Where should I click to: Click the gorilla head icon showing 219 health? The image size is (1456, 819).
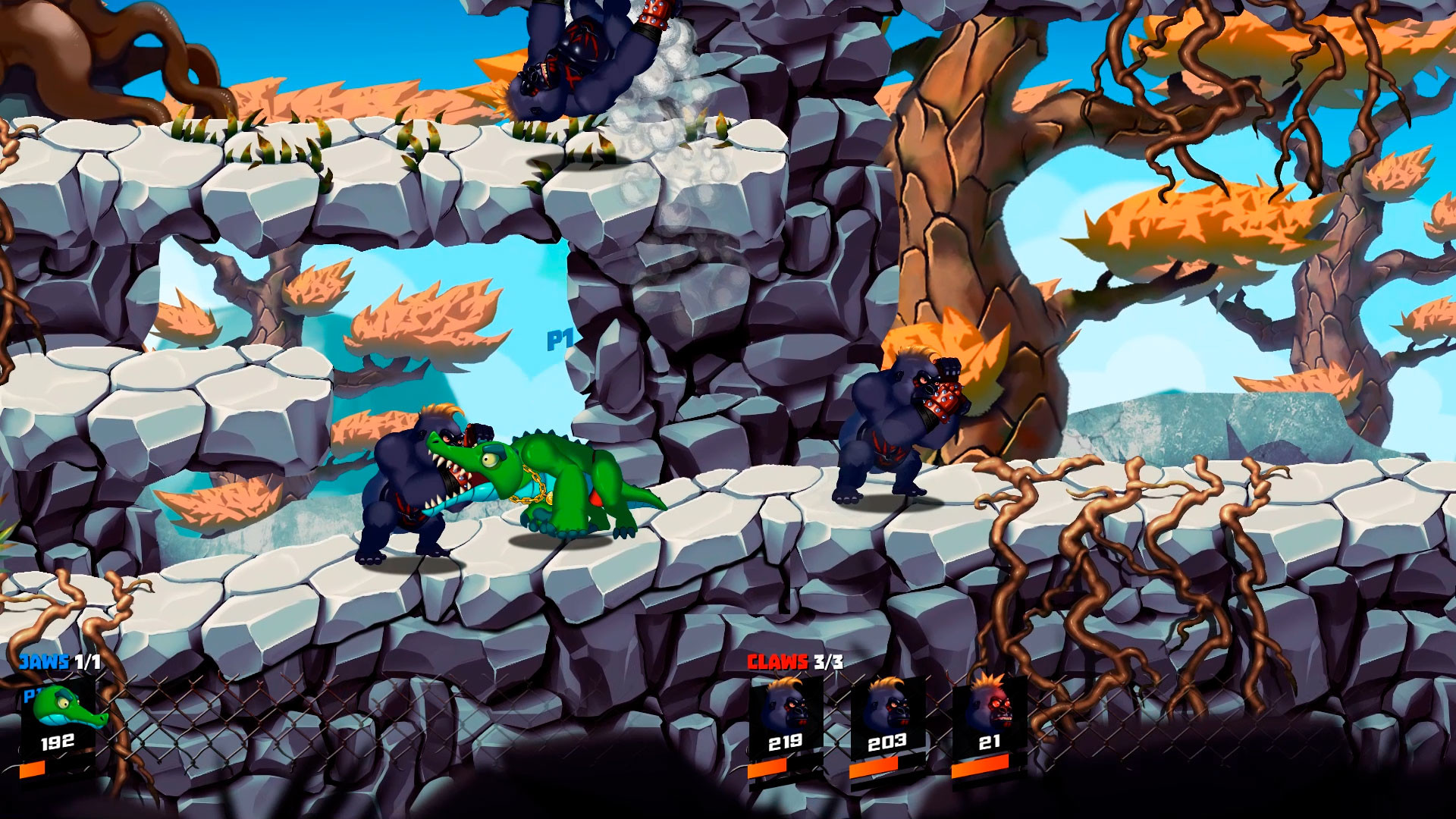tap(785, 709)
